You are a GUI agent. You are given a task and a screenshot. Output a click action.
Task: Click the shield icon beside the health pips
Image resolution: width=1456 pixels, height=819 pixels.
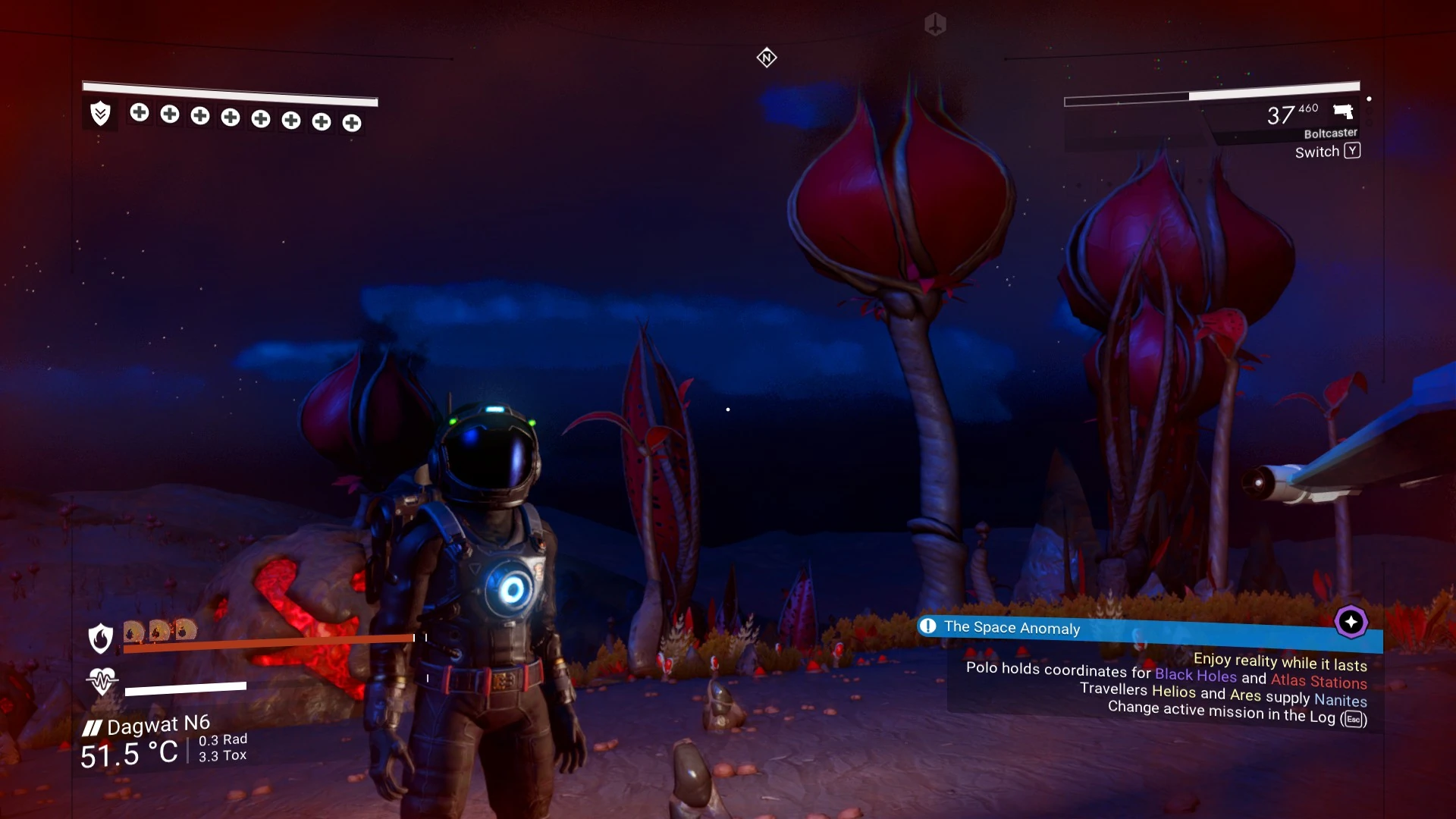[100, 114]
